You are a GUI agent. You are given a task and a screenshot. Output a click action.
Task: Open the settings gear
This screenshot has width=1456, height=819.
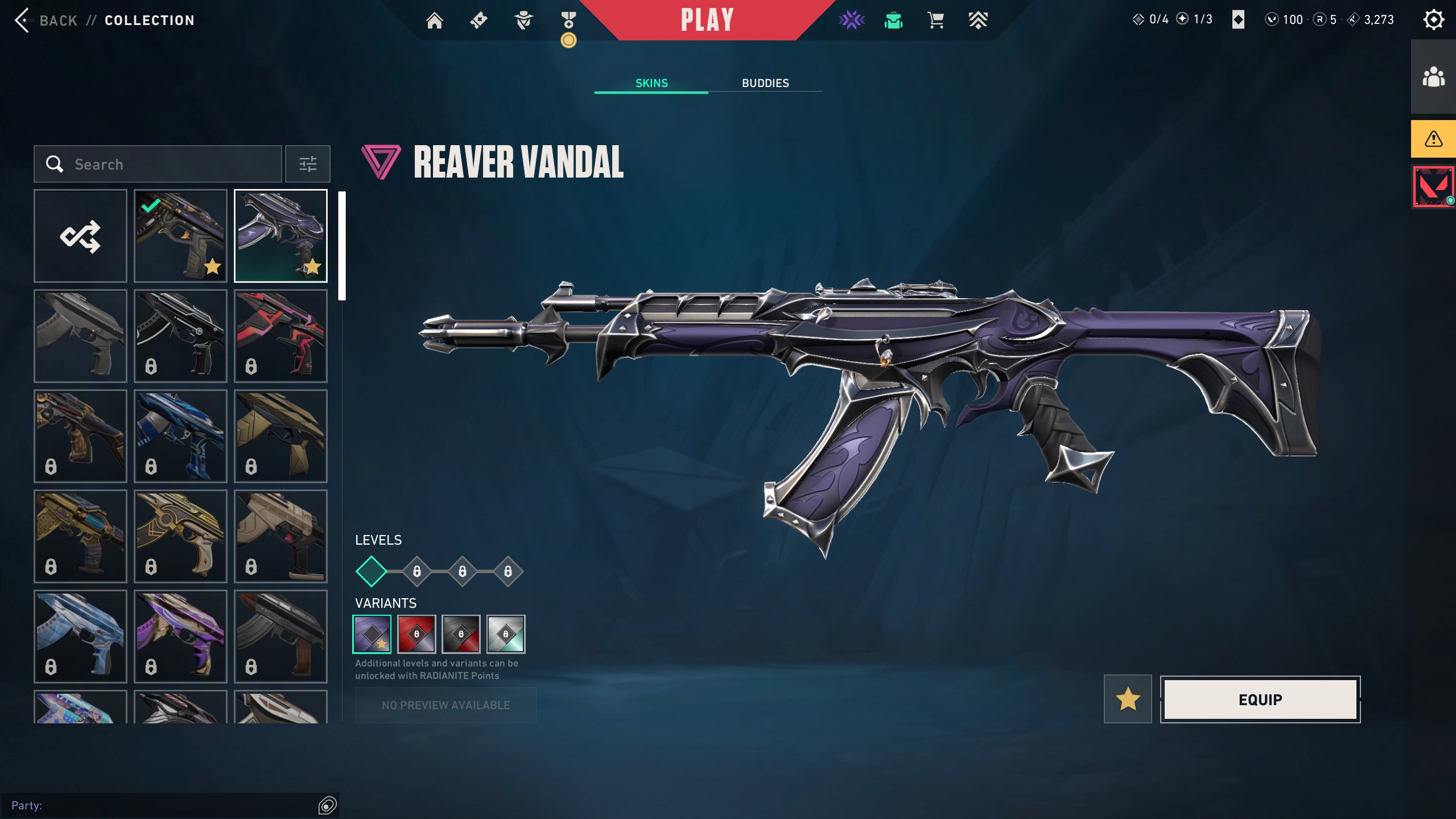(1433, 20)
